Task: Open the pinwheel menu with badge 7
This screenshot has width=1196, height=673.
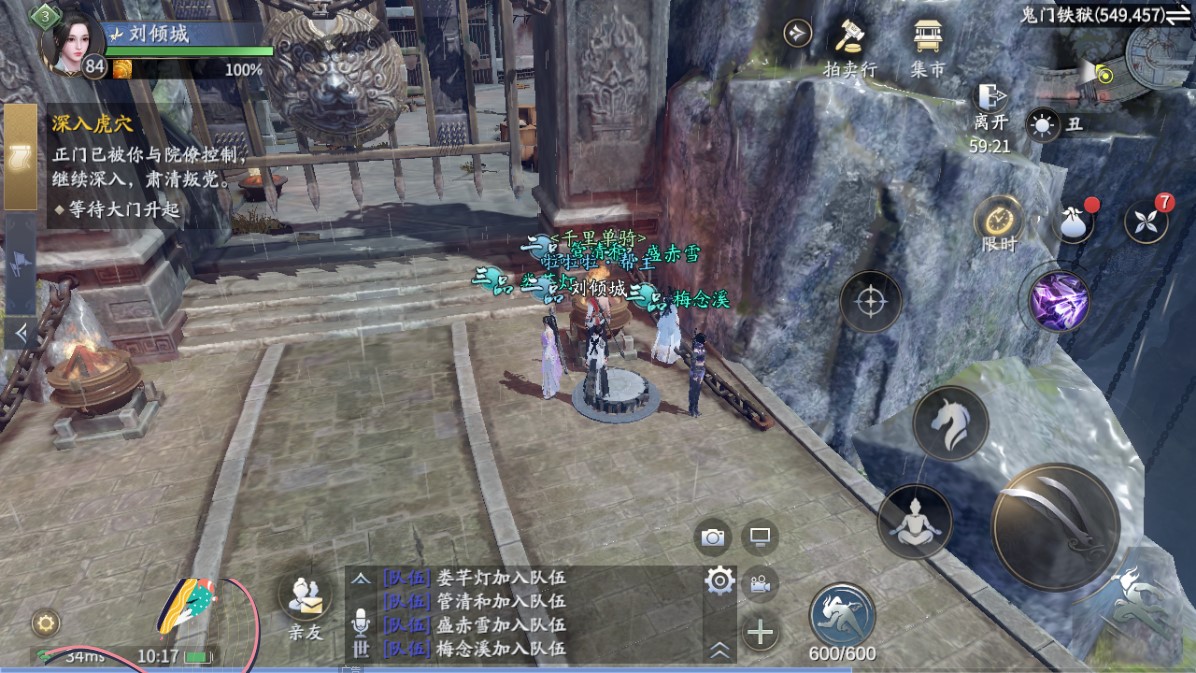Action: point(1146,221)
